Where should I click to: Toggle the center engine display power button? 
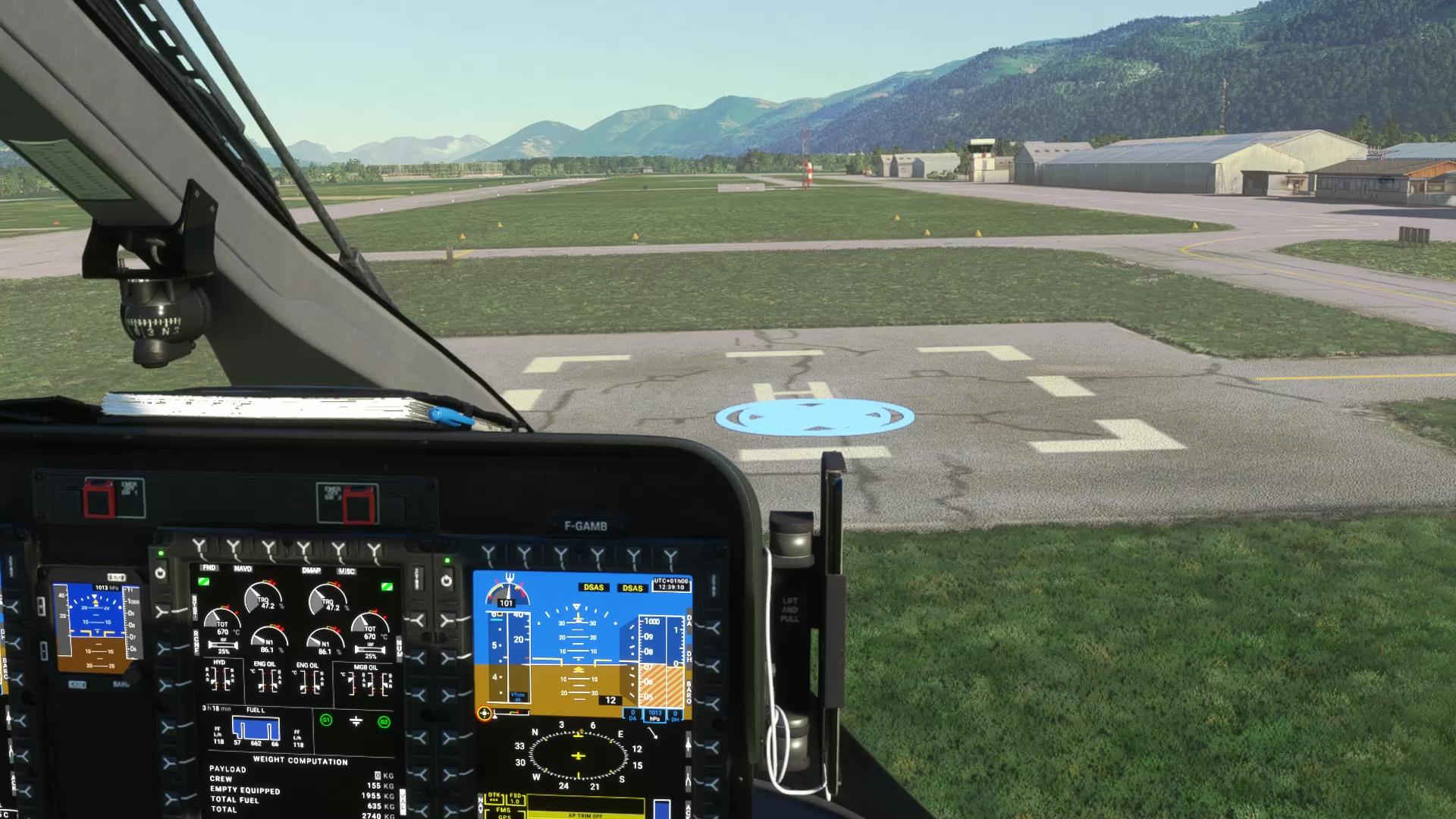[x=160, y=573]
